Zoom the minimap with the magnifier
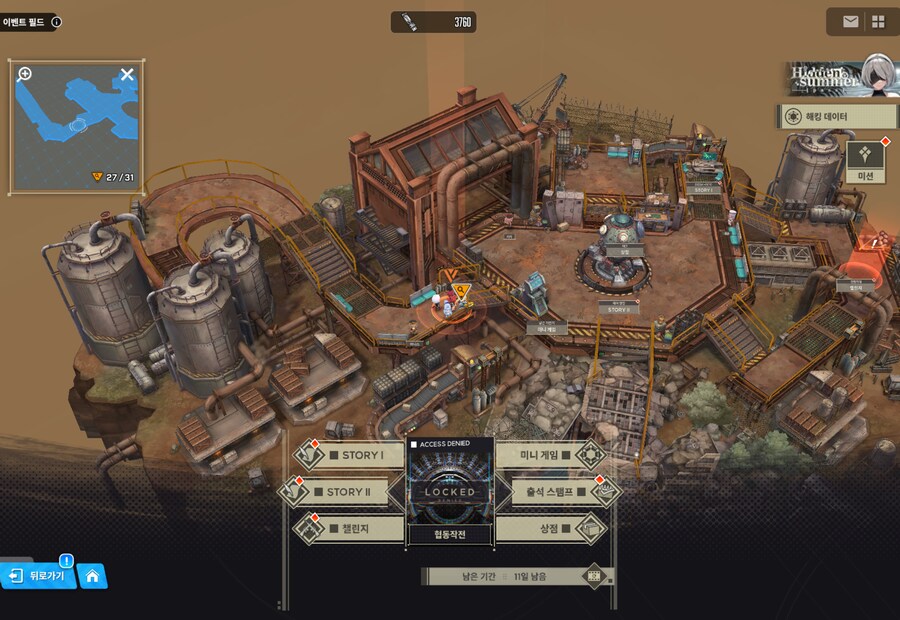 [x=25, y=74]
